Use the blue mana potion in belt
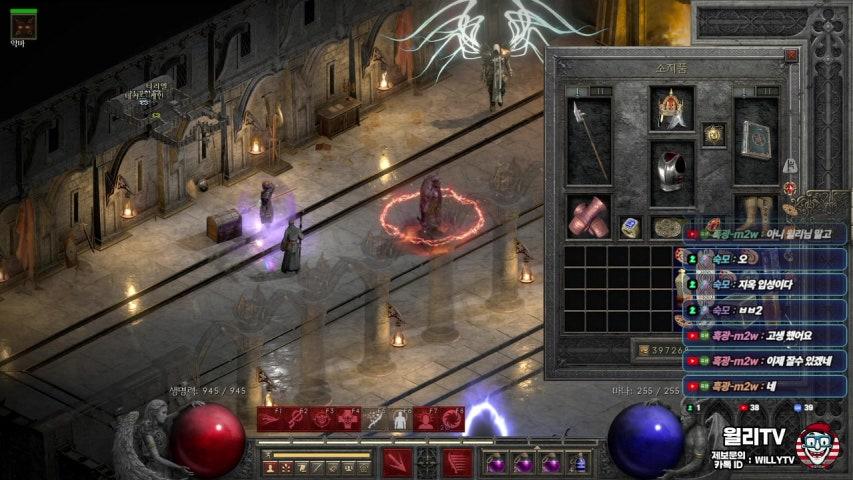This screenshot has width=853, height=480. [x=580, y=463]
